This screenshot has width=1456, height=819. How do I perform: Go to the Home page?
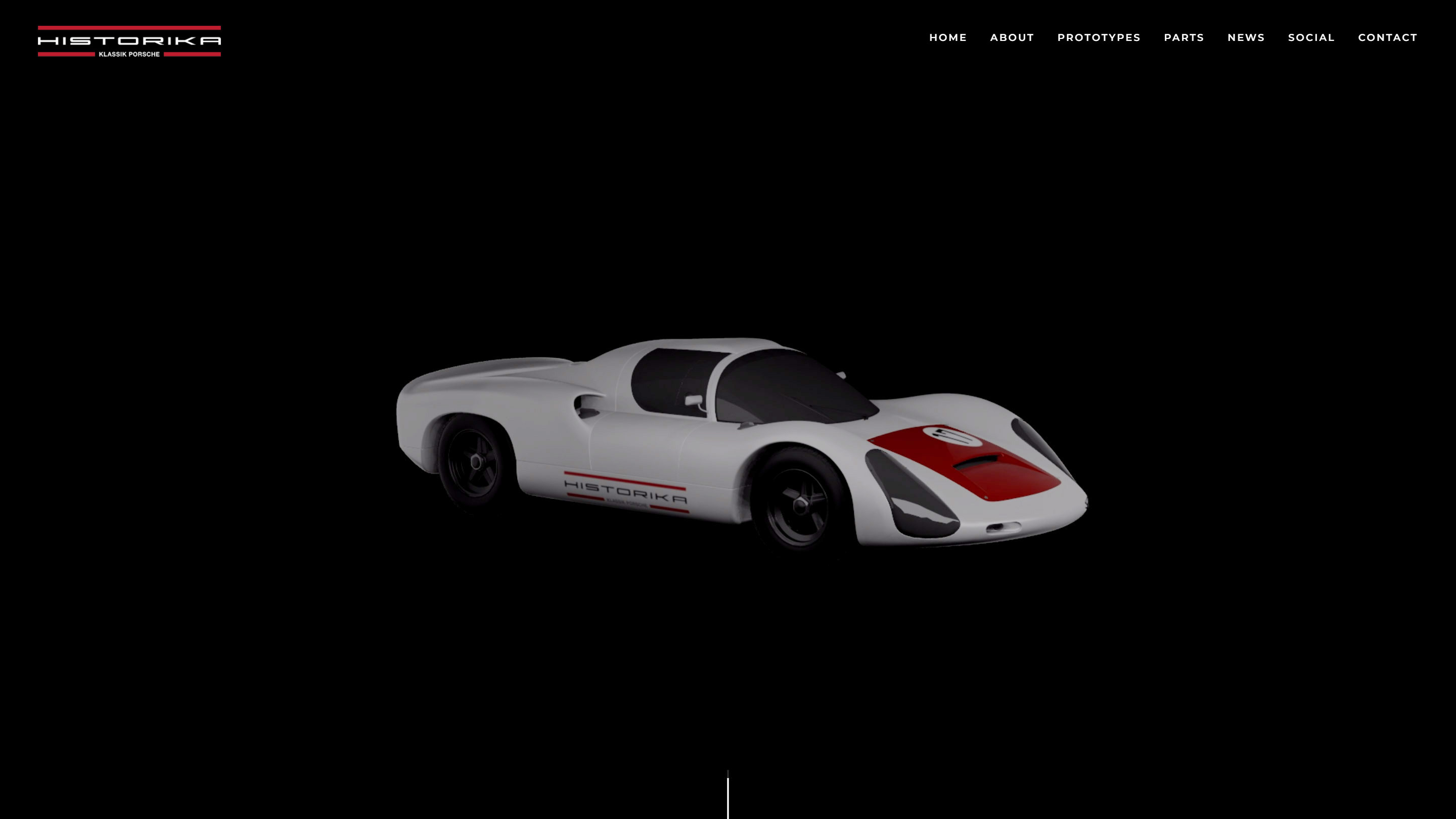coord(947,38)
